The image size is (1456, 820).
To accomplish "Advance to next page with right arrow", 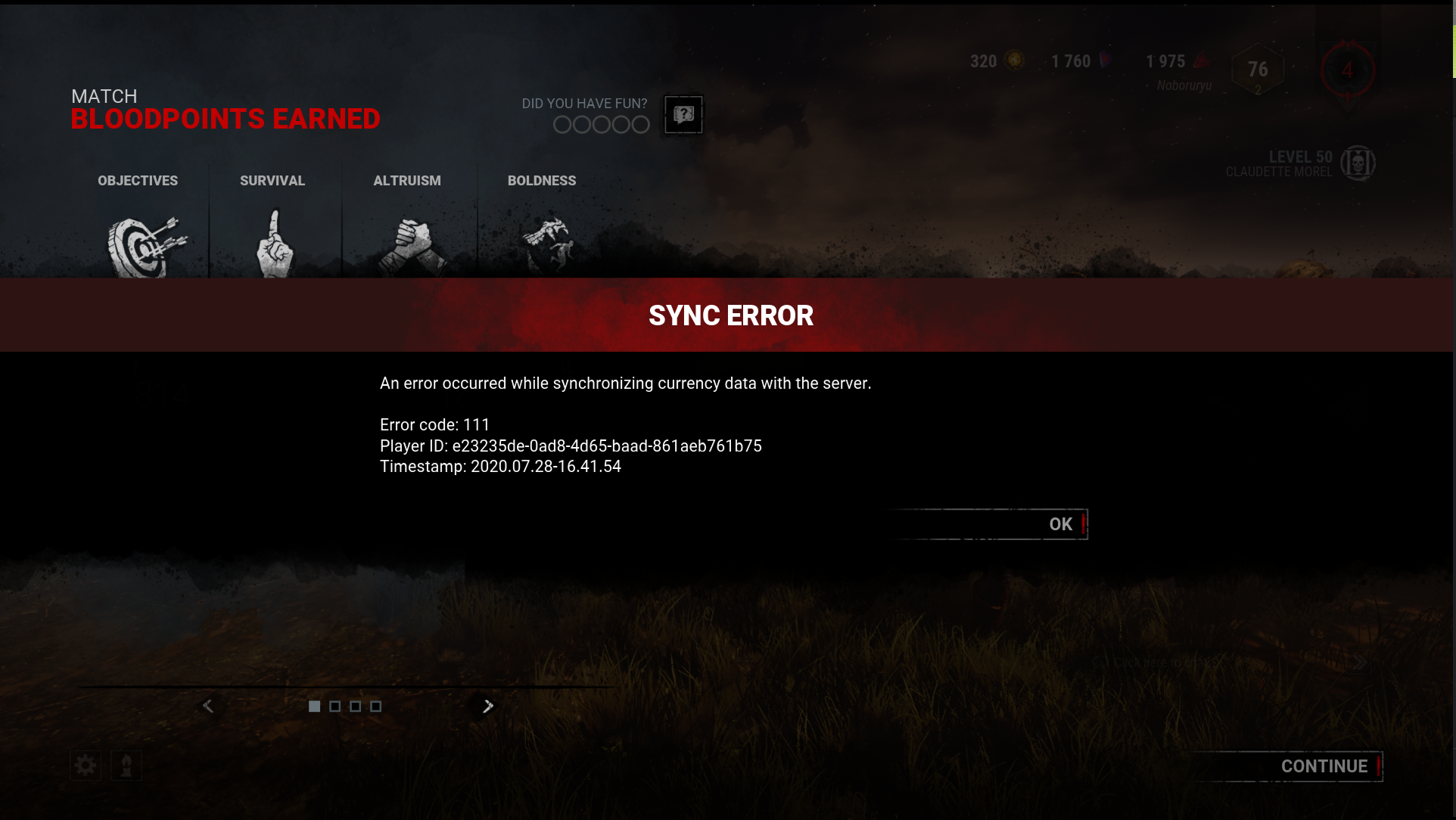I will pyautogui.click(x=487, y=706).
